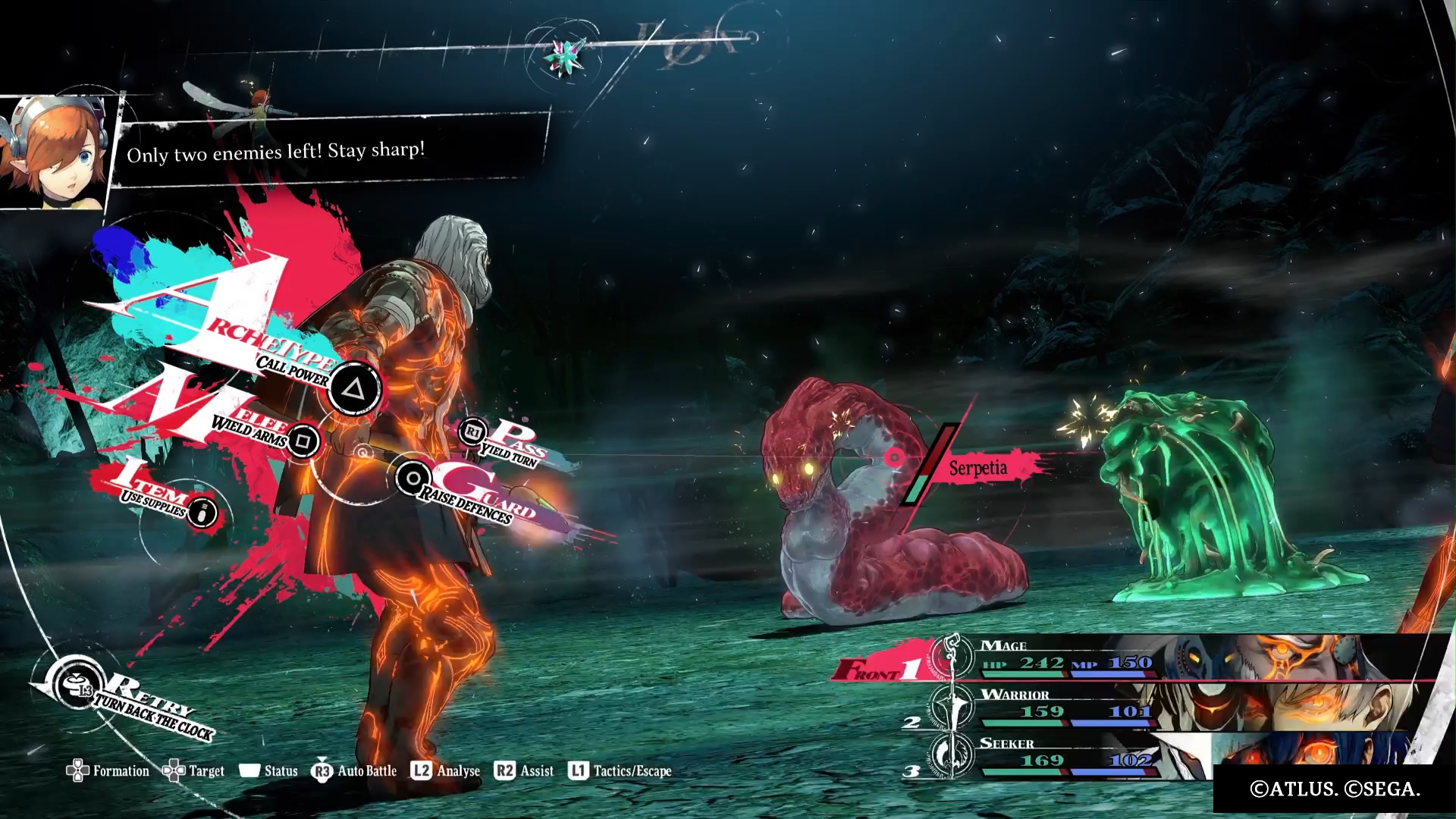
Task: Open Tactics/Escape menu
Action: 620,771
